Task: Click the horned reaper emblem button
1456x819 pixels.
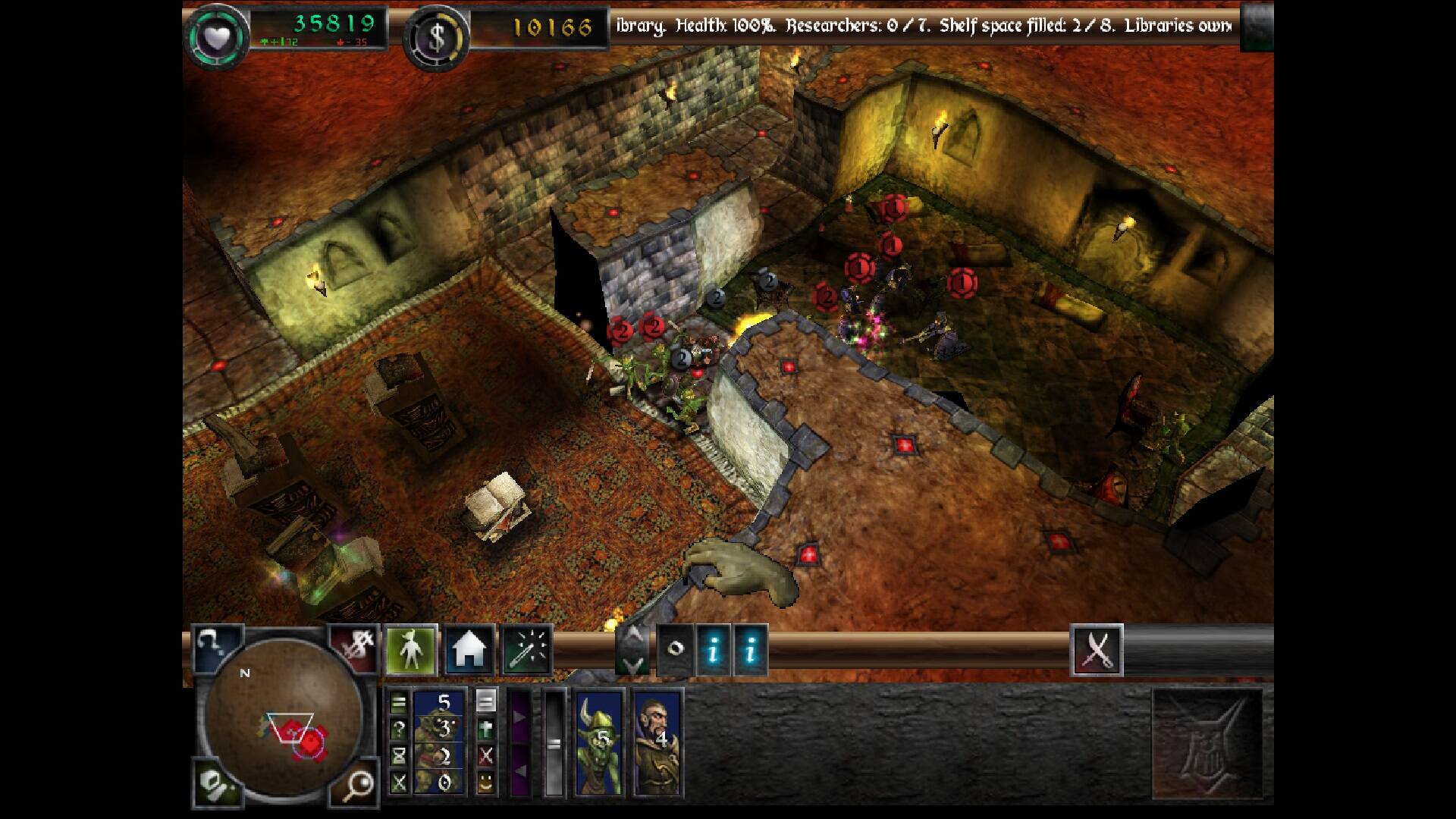Action: pyautogui.click(x=1207, y=743)
